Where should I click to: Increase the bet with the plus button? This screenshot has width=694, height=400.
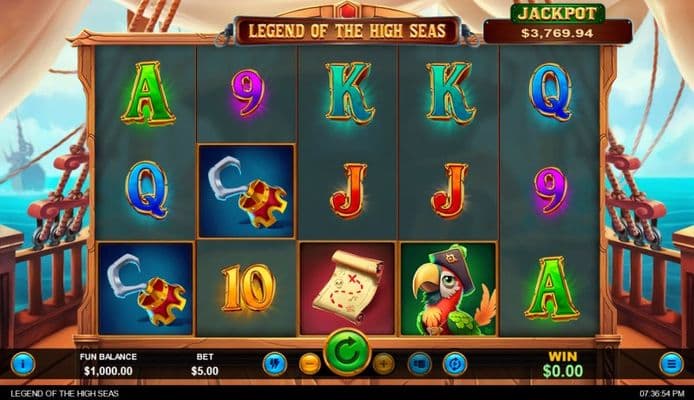point(384,363)
